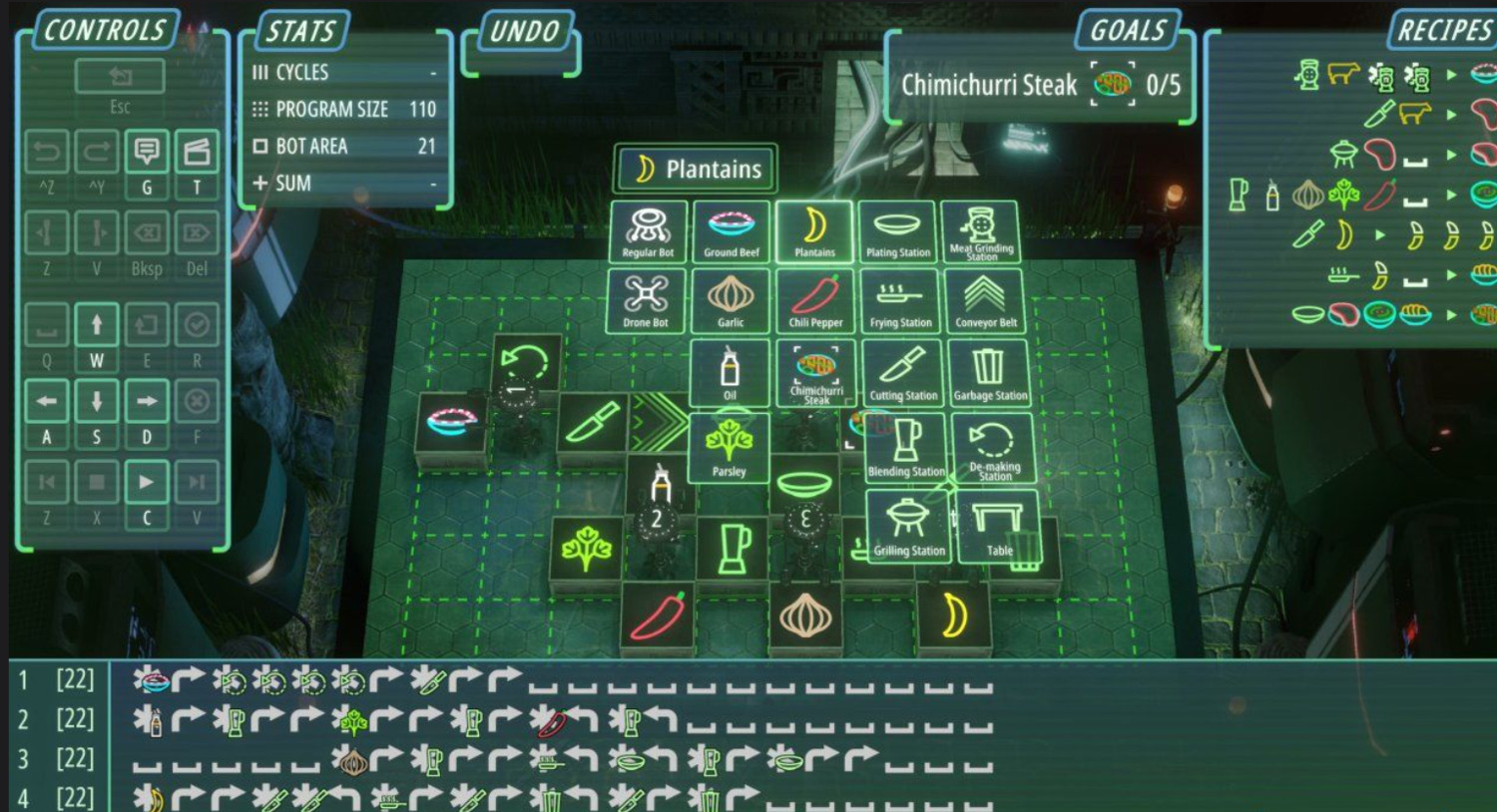Select the Meat Grinding Station

980,231
